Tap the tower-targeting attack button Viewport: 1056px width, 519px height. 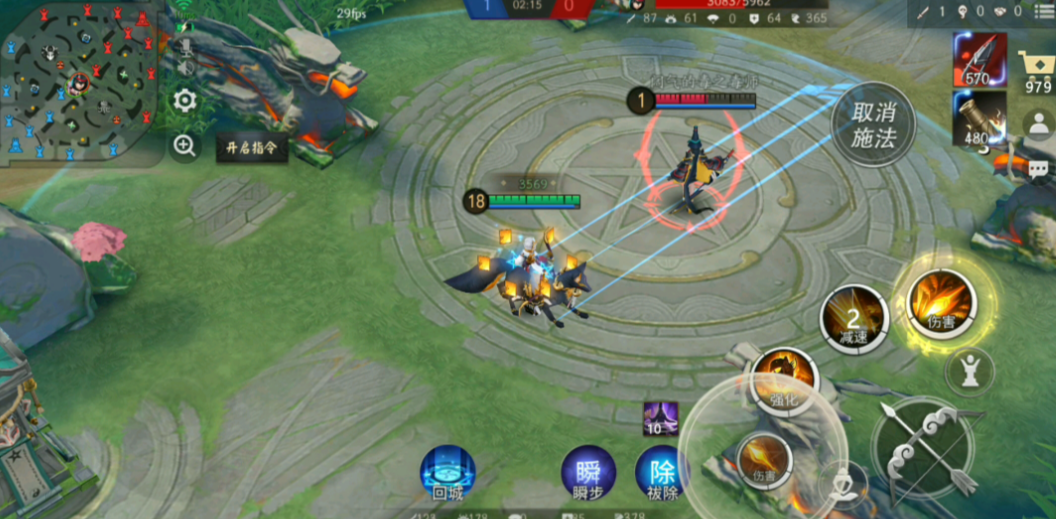pos(970,369)
